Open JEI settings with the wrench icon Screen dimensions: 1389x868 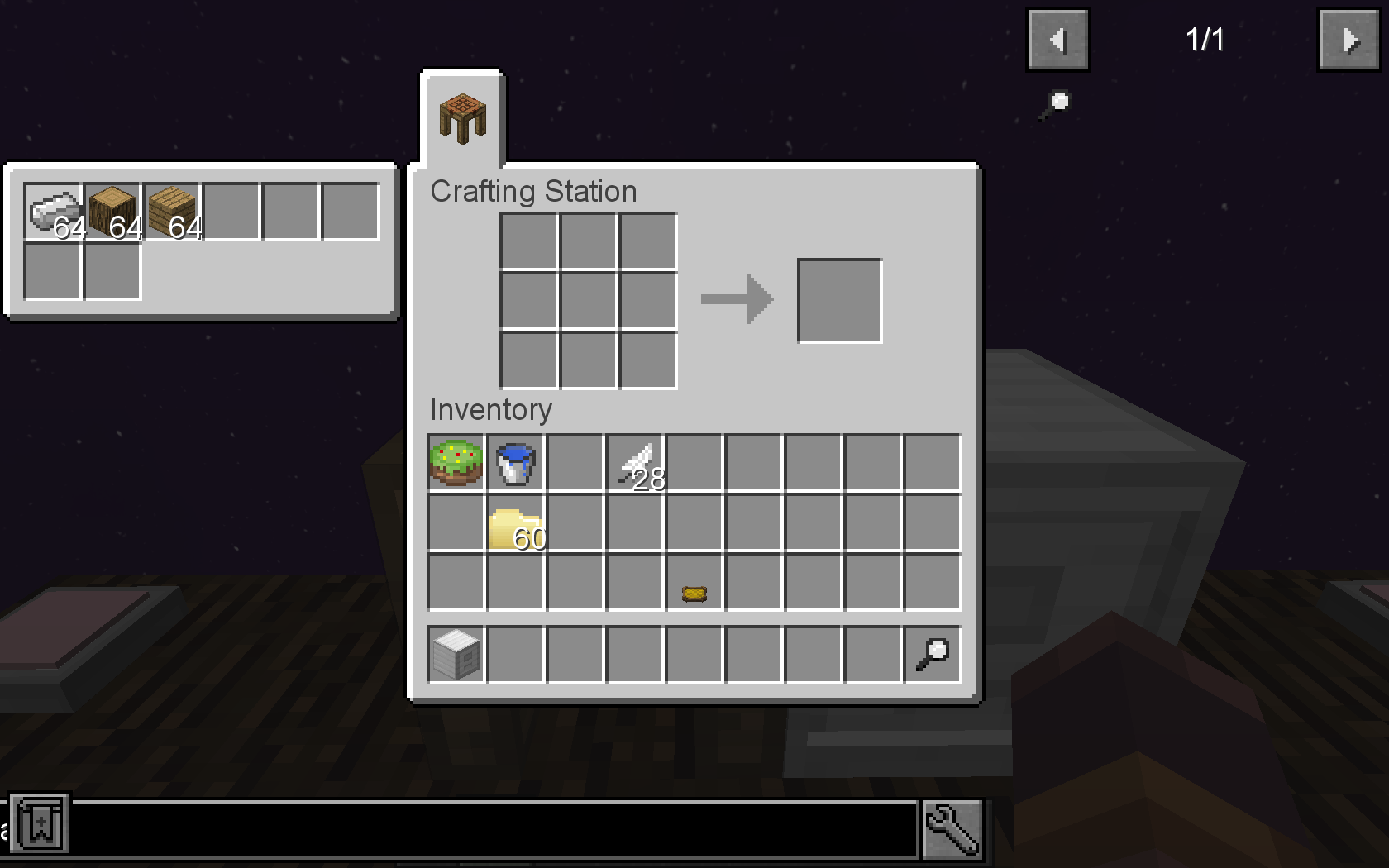coord(952,830)
